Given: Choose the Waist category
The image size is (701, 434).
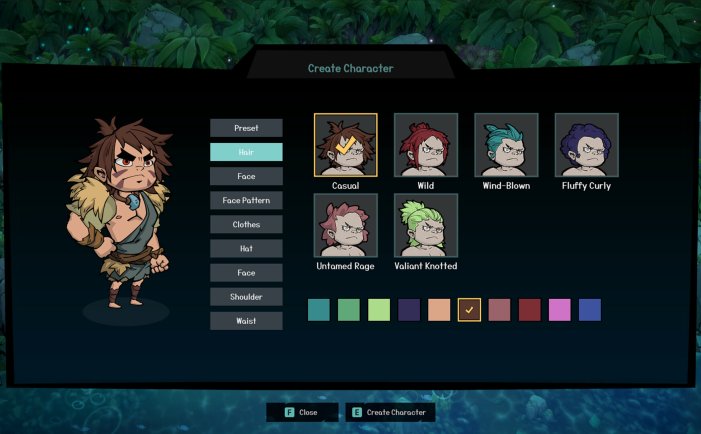Looking at the screenshot, I should [x=246, y=321].
